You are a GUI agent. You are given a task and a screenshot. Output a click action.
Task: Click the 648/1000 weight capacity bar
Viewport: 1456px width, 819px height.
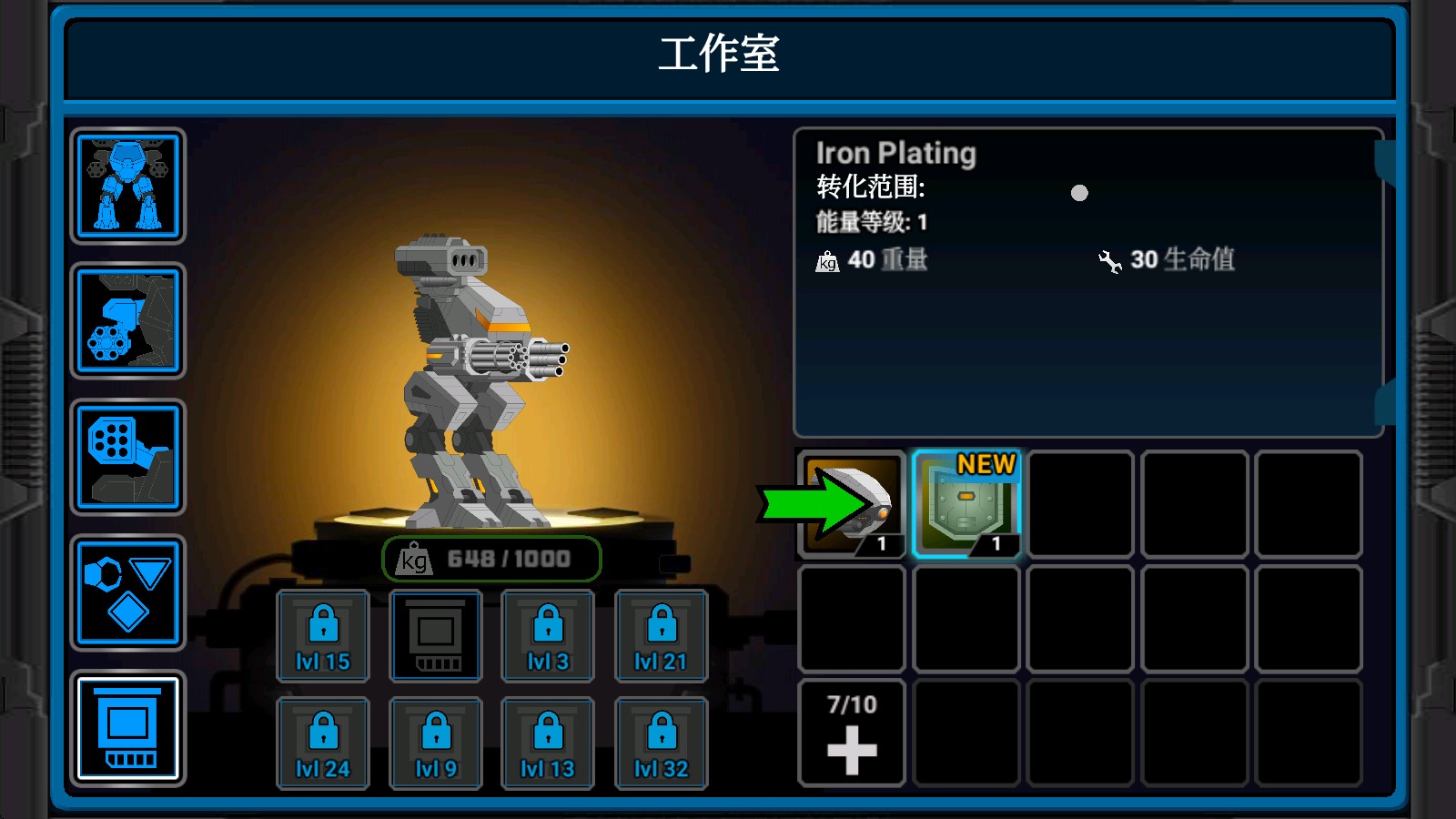coord(491,560)
